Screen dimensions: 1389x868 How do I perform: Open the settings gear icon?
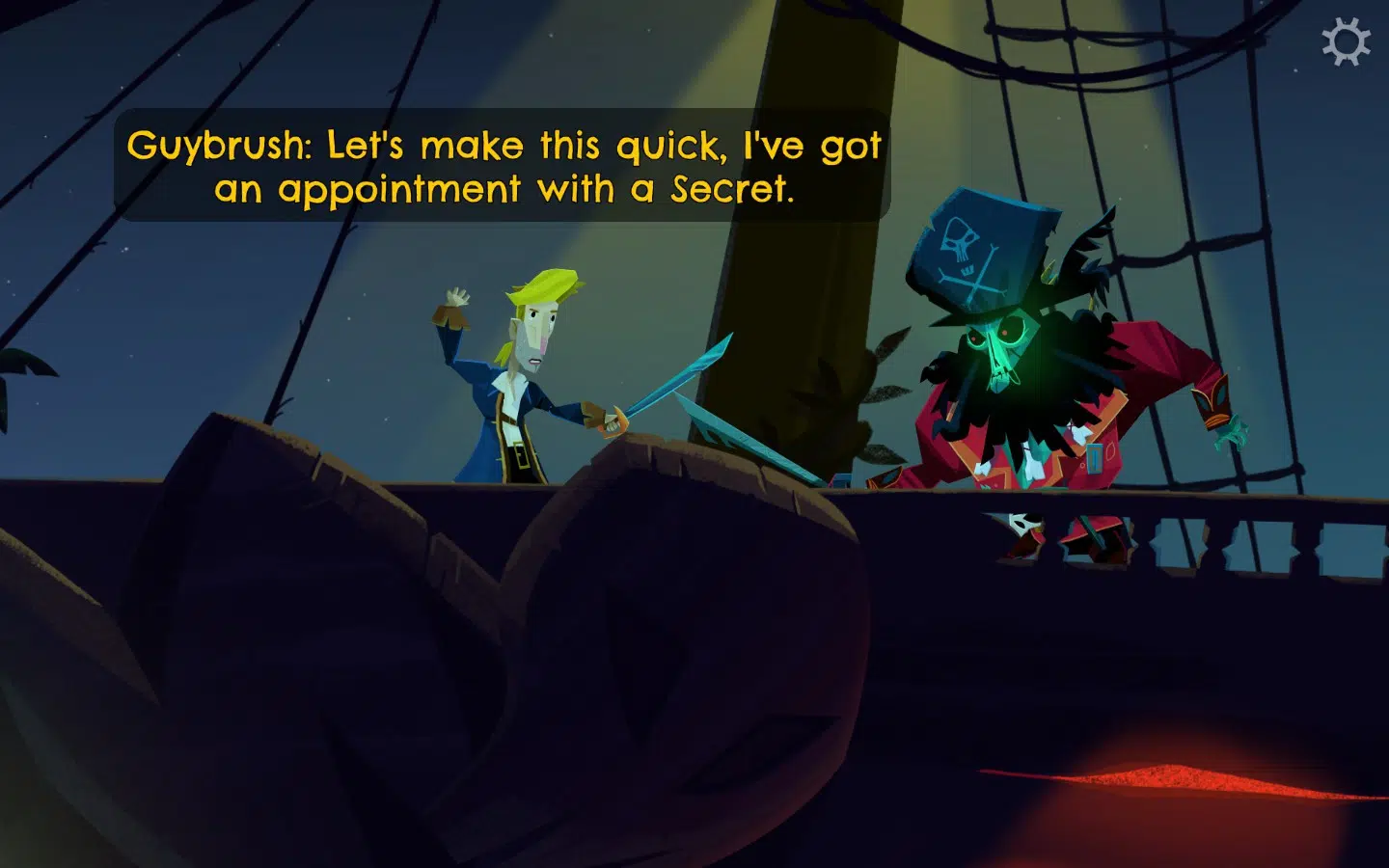click(x=1347, y=42)
